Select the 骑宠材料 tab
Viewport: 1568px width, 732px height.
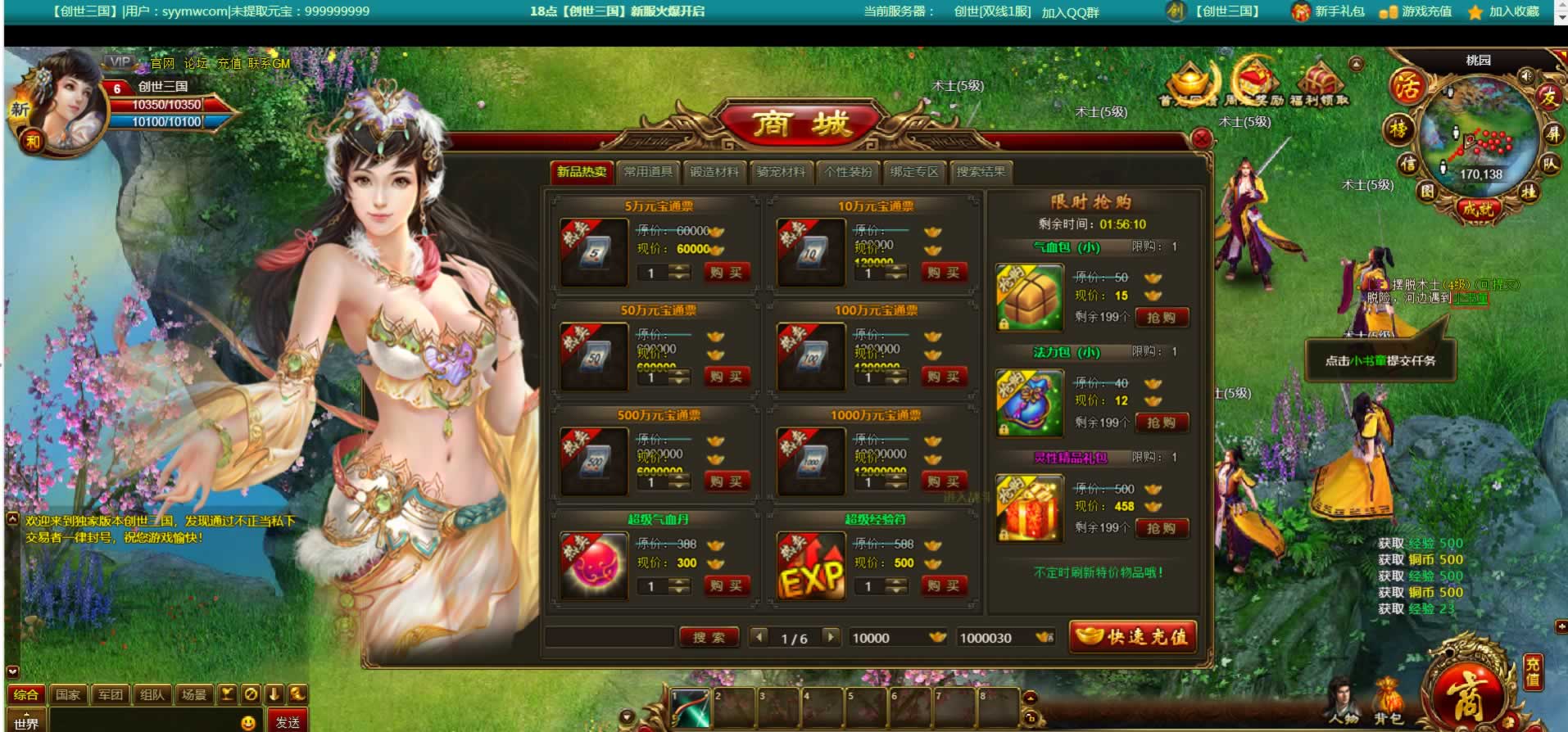pos(780,172)
